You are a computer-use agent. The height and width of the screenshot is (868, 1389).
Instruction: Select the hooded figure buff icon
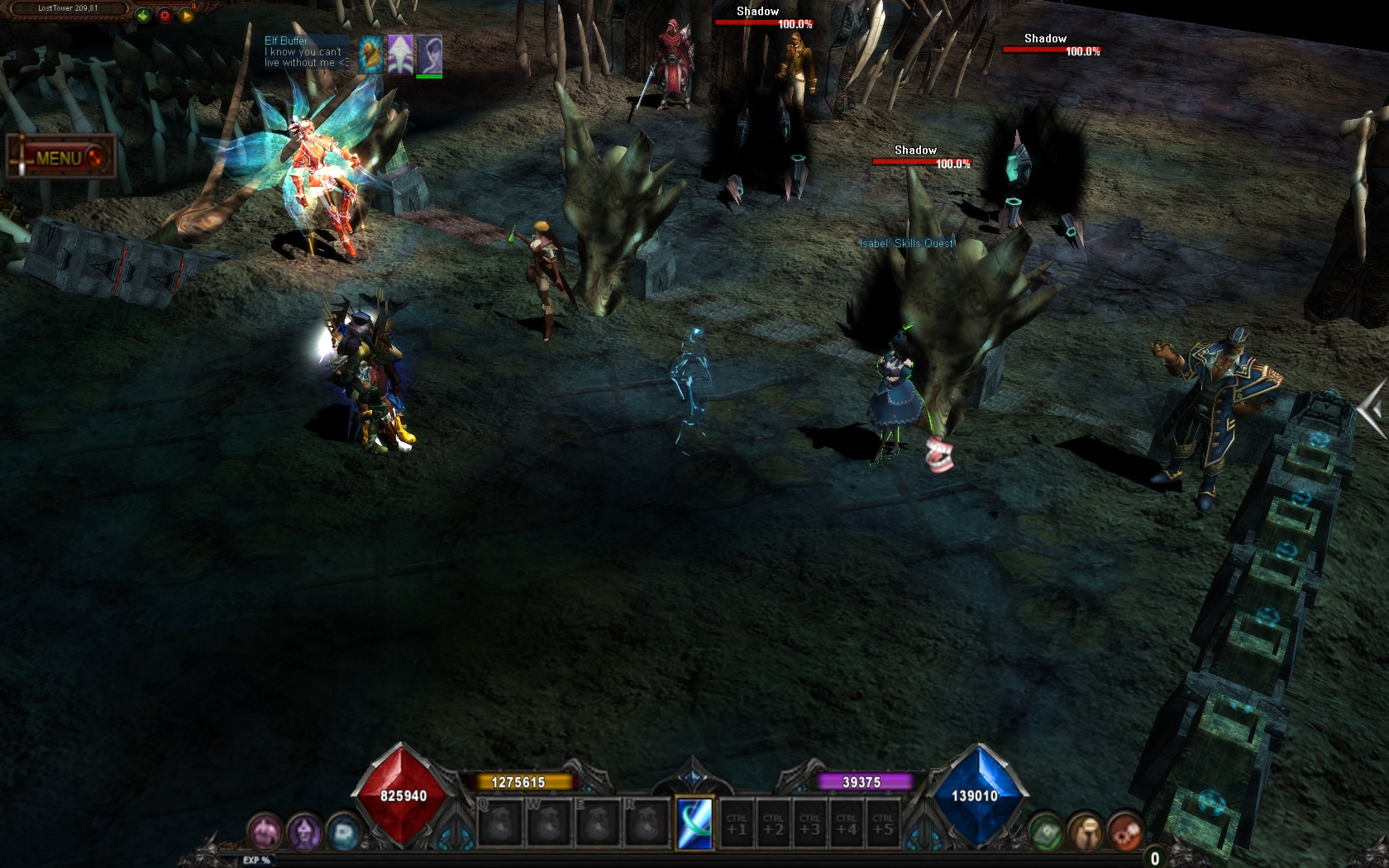(429, 55)
